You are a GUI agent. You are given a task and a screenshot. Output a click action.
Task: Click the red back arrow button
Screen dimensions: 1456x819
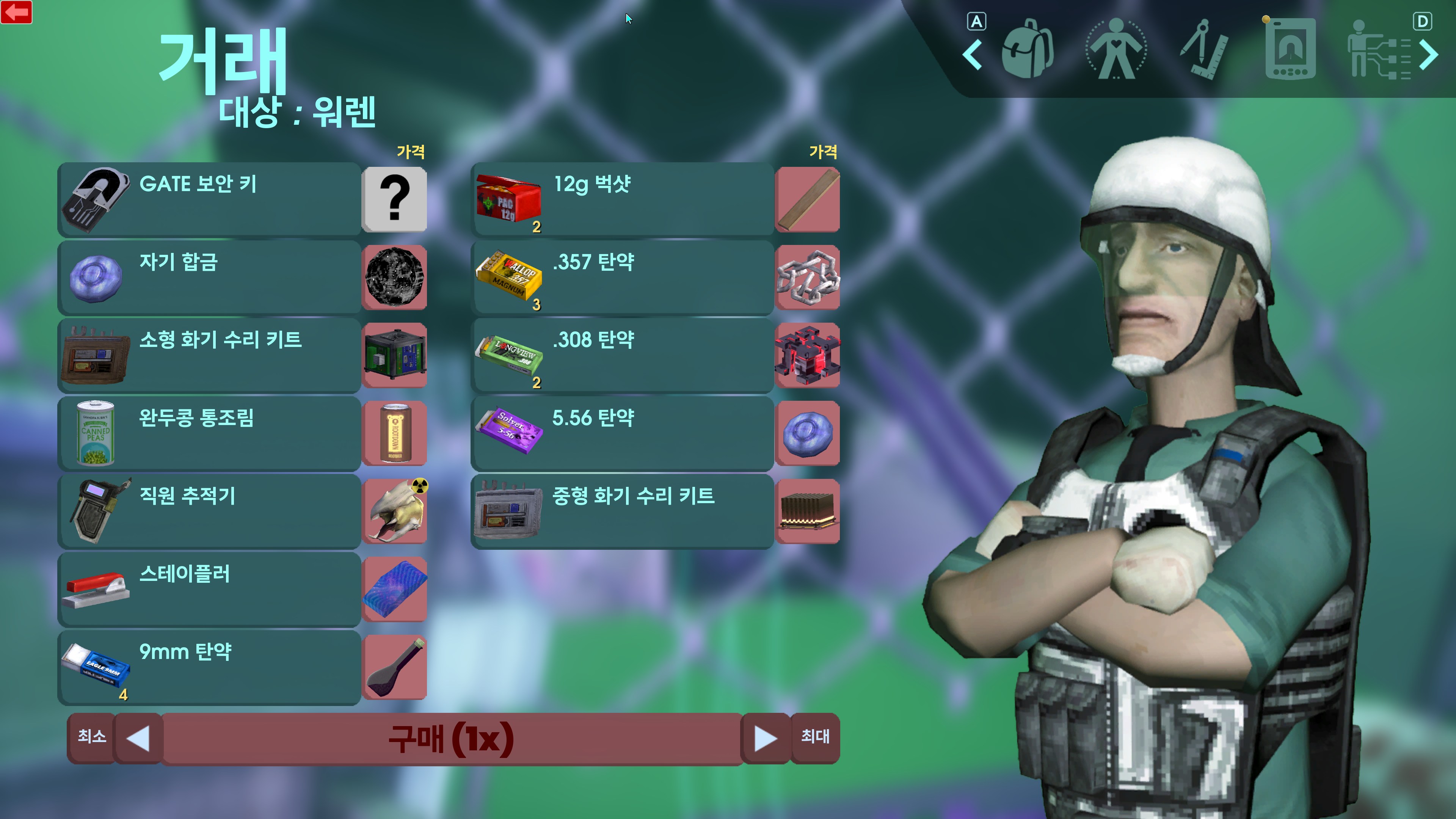[16, 12]
